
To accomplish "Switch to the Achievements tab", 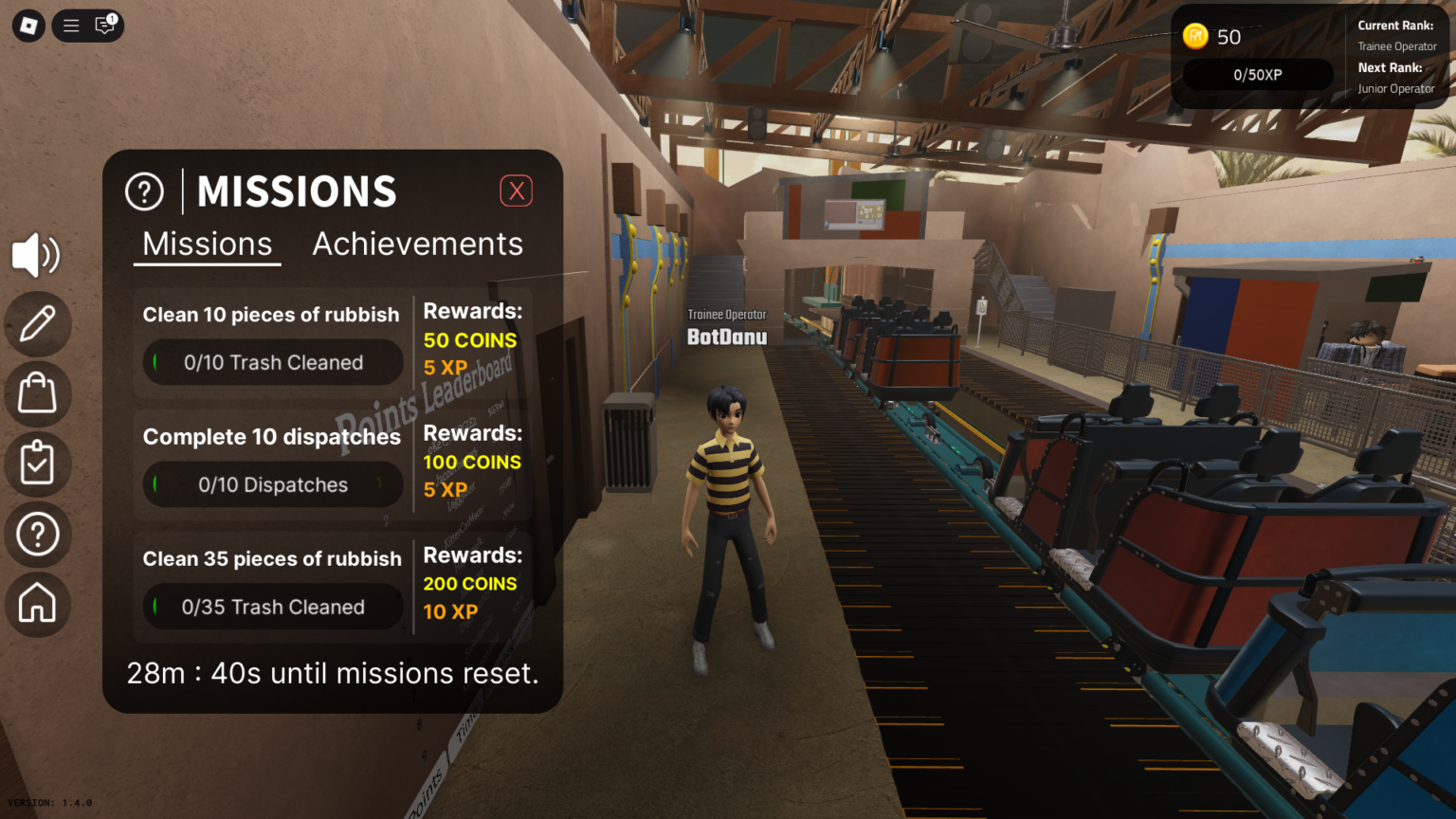I will [417, 244].
